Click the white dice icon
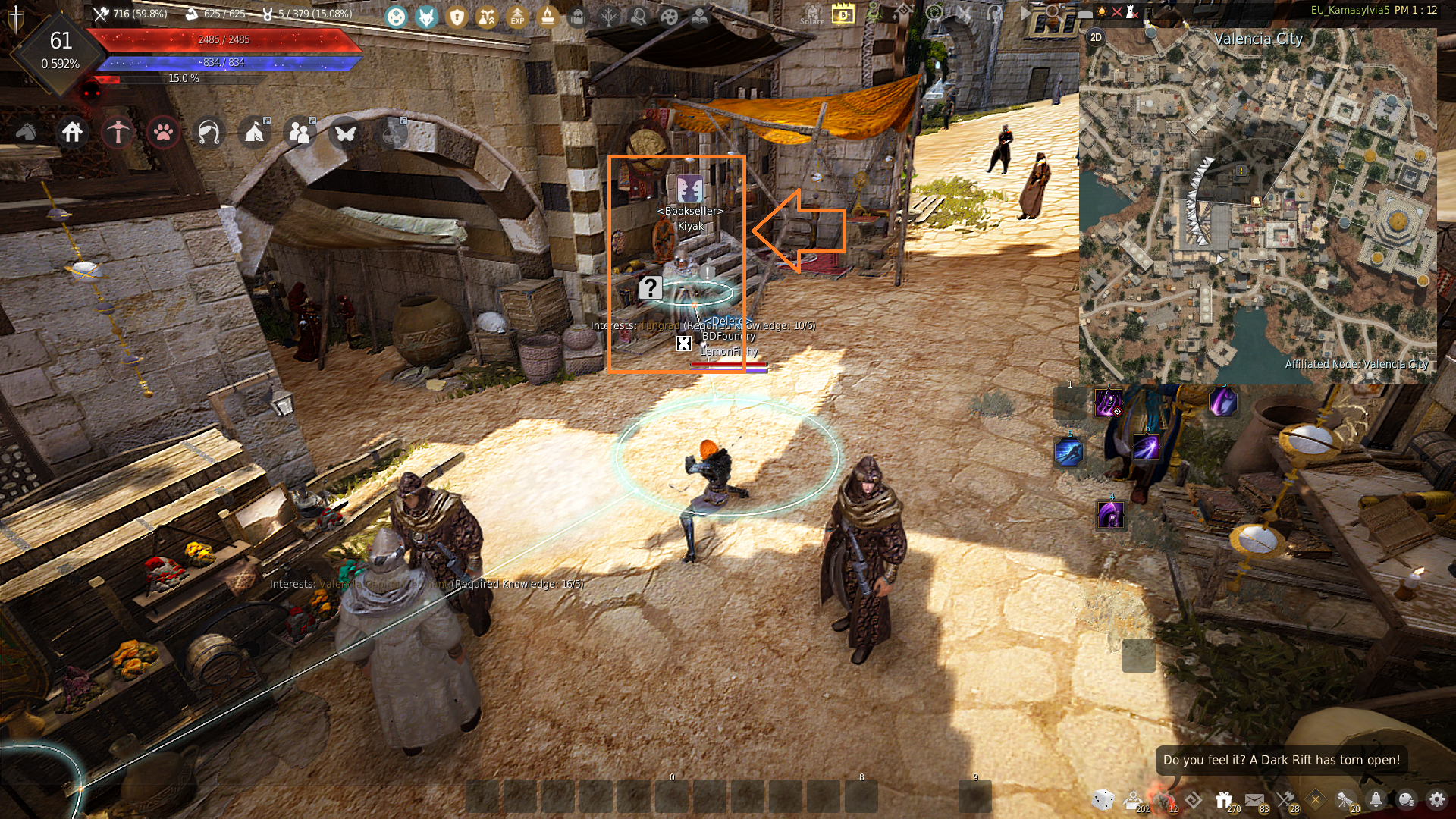Screen dimensions: 1456x819 click(x=1103, y=799)
